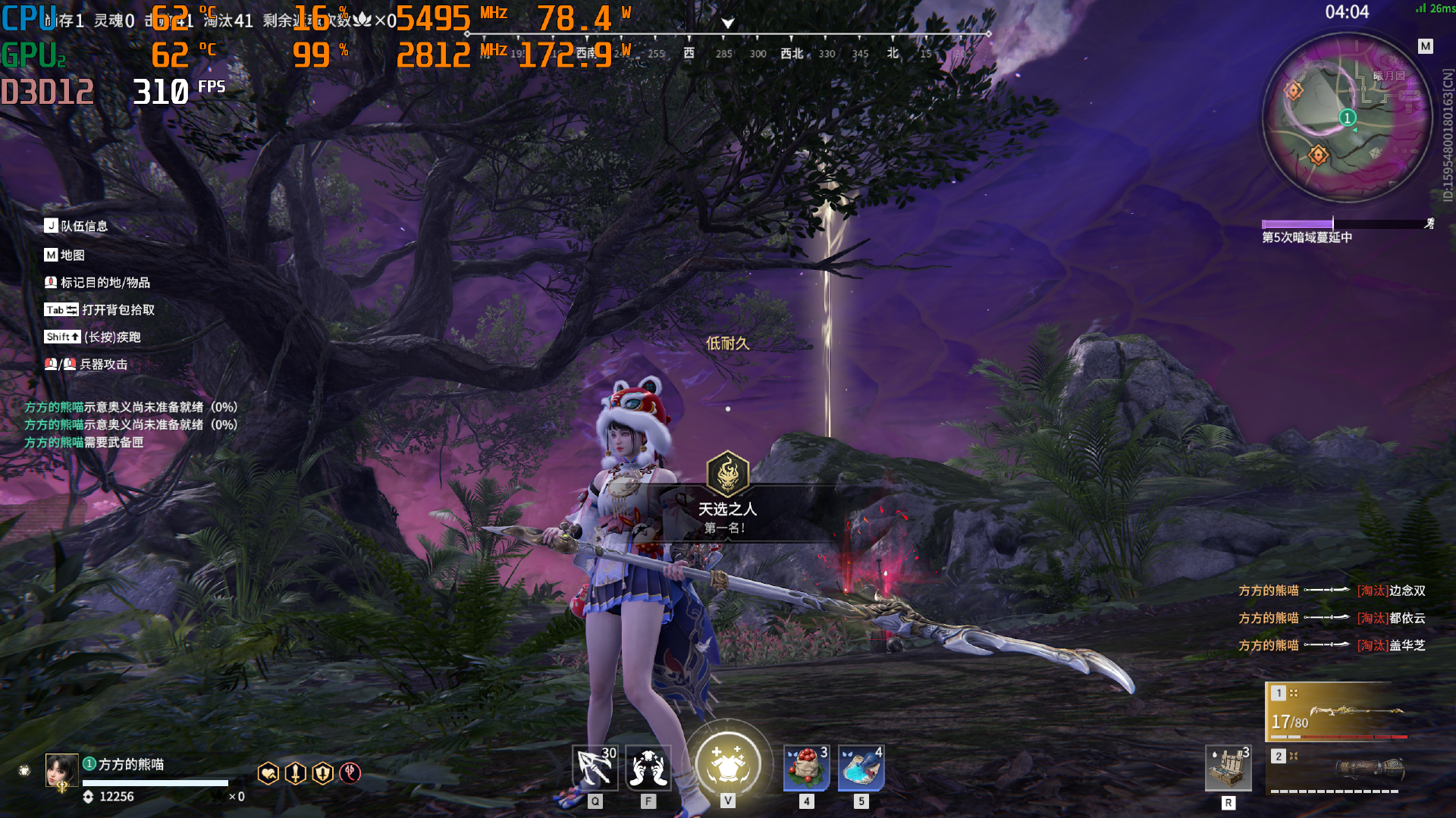
Task: Switch to the spear in weapon slot one
Action: [1336, 712]
